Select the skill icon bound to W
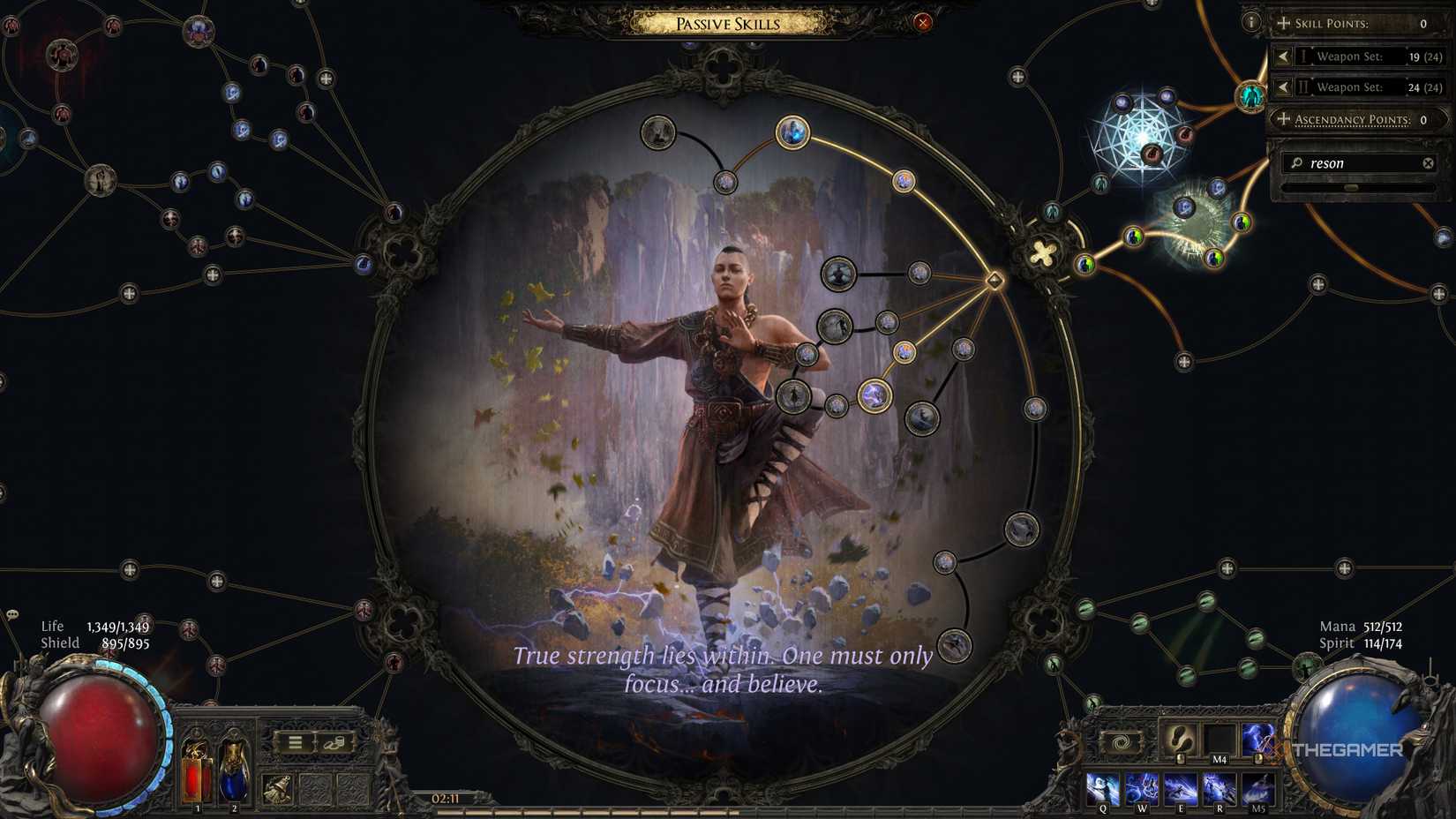This screenshot has width=1456, height=819. point(1141,787)
